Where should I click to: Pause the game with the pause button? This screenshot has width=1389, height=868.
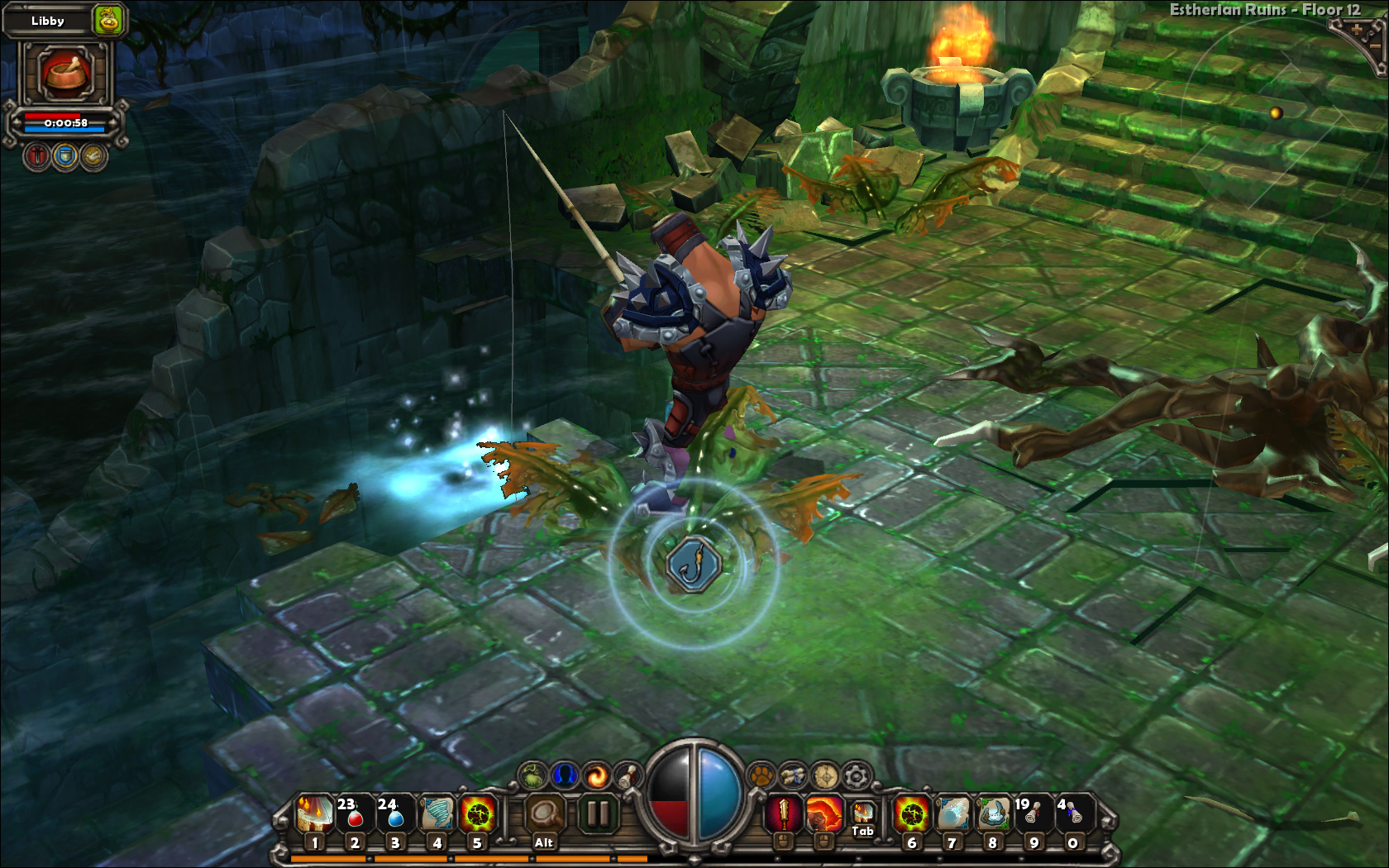pyautogui.click(x=597, y=814)
